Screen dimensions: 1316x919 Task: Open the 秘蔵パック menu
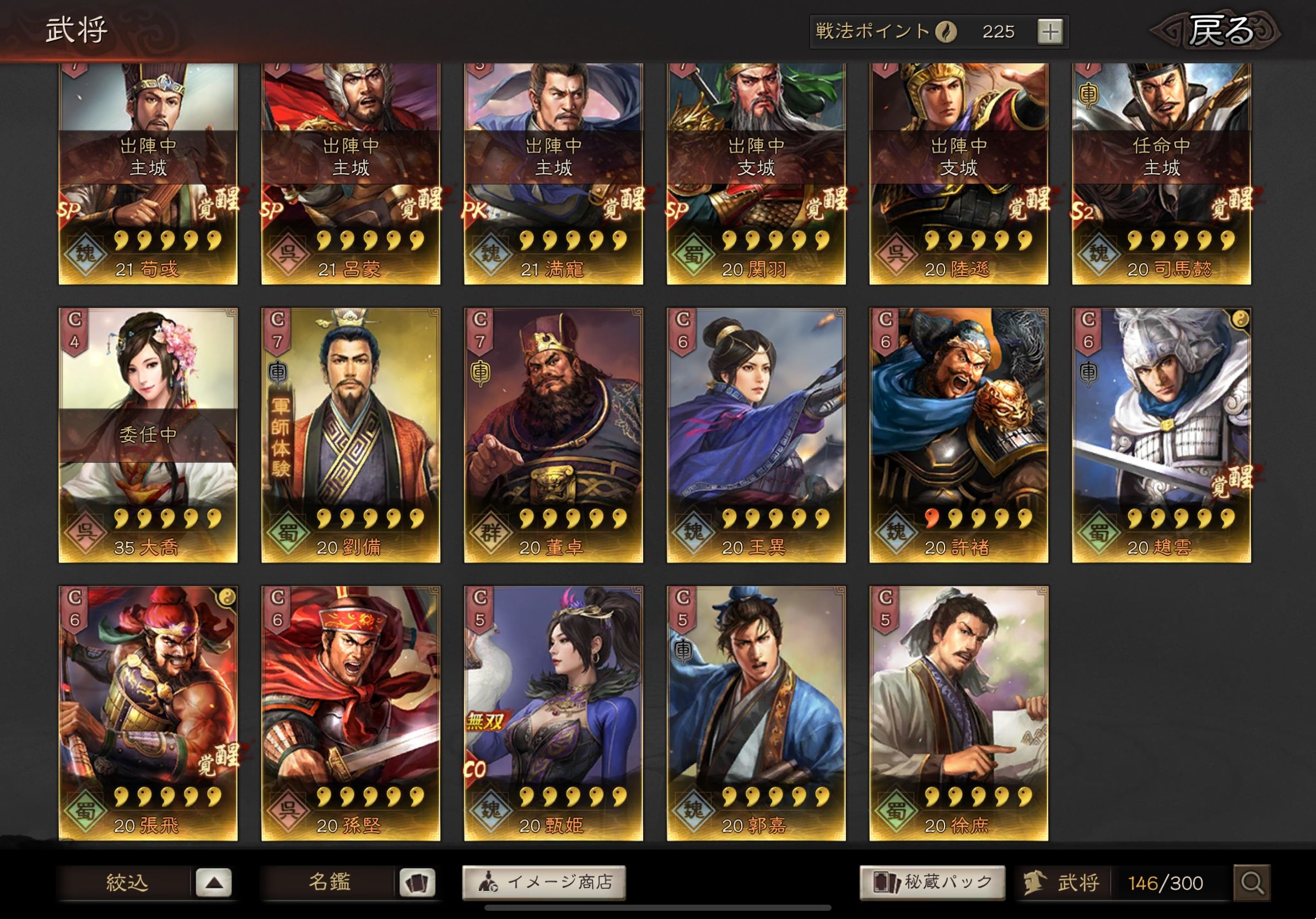tap(932, 882)
